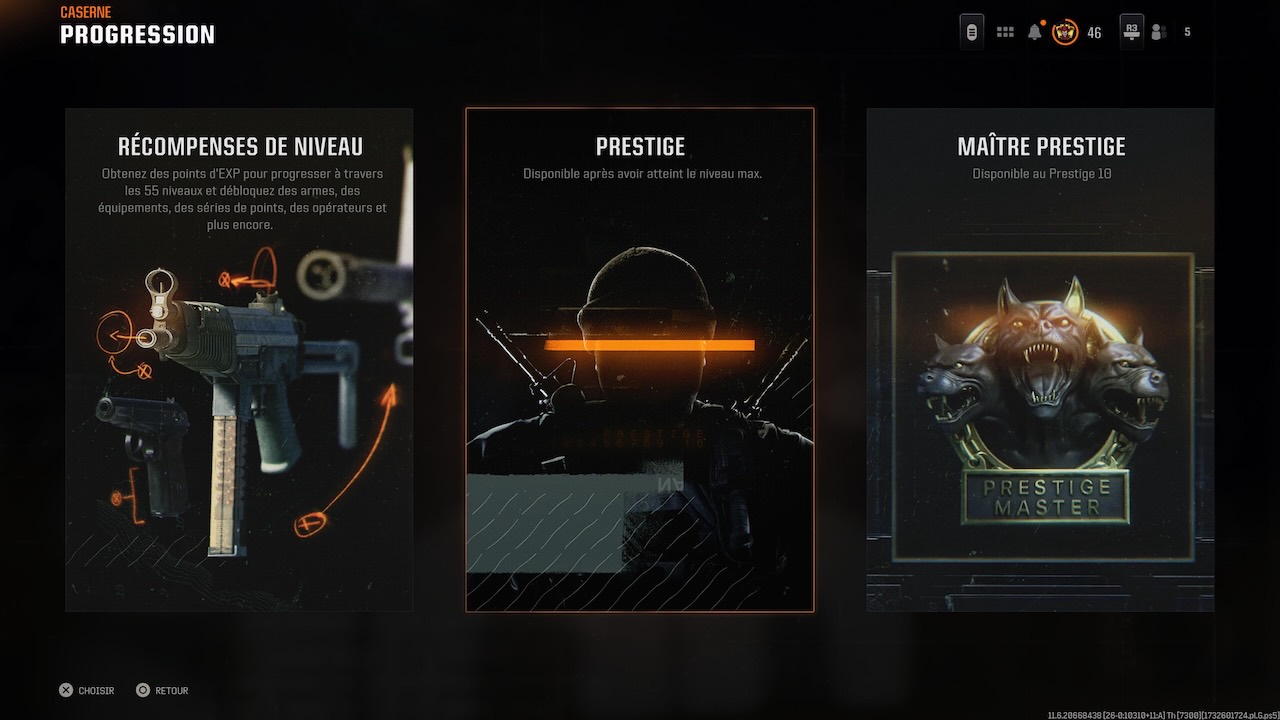Choose the Maître Prestige card
This screenshot has height=720, width=1280.
click(1040, 360)
